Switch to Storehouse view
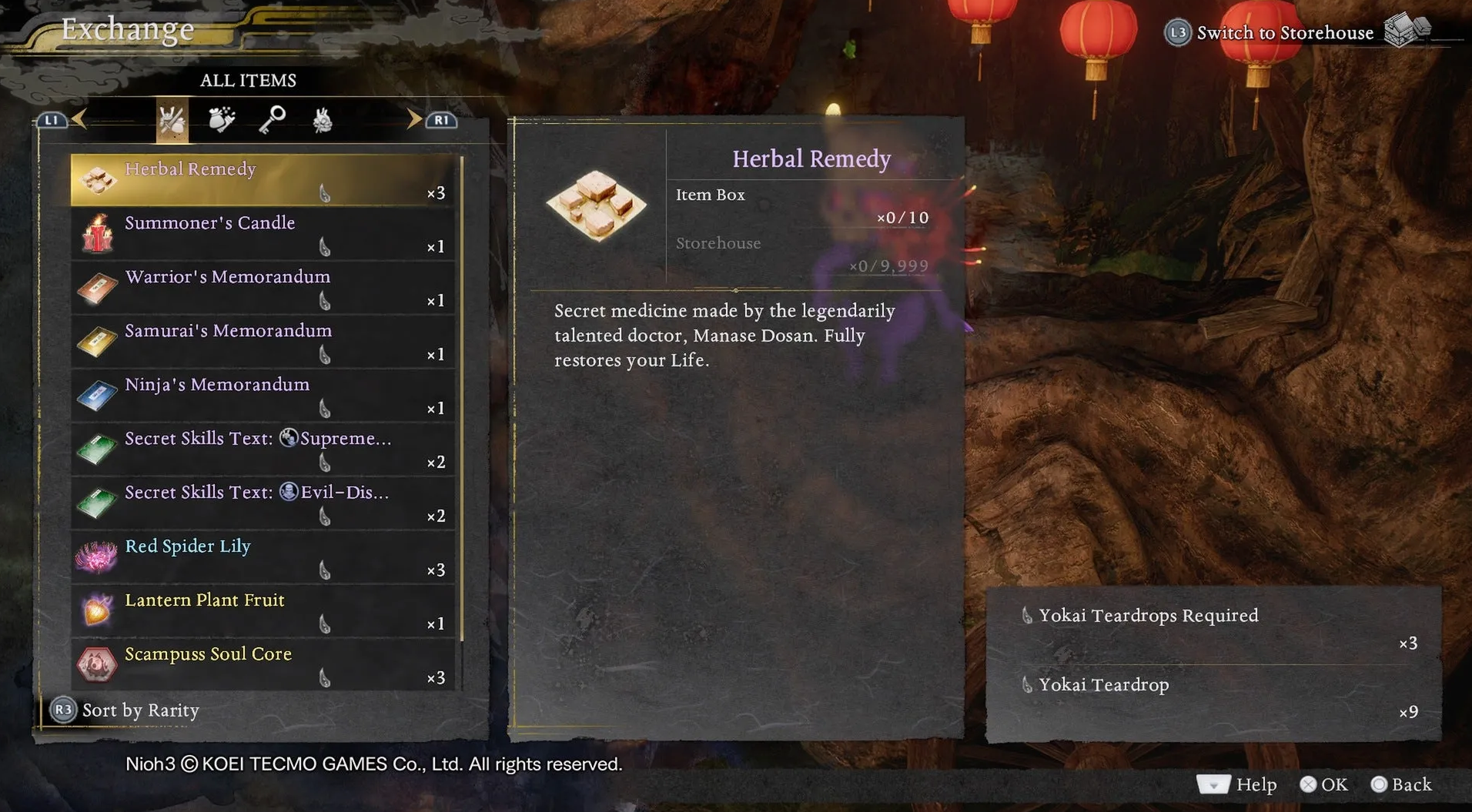The image size is (1472, 812). 1283,32
